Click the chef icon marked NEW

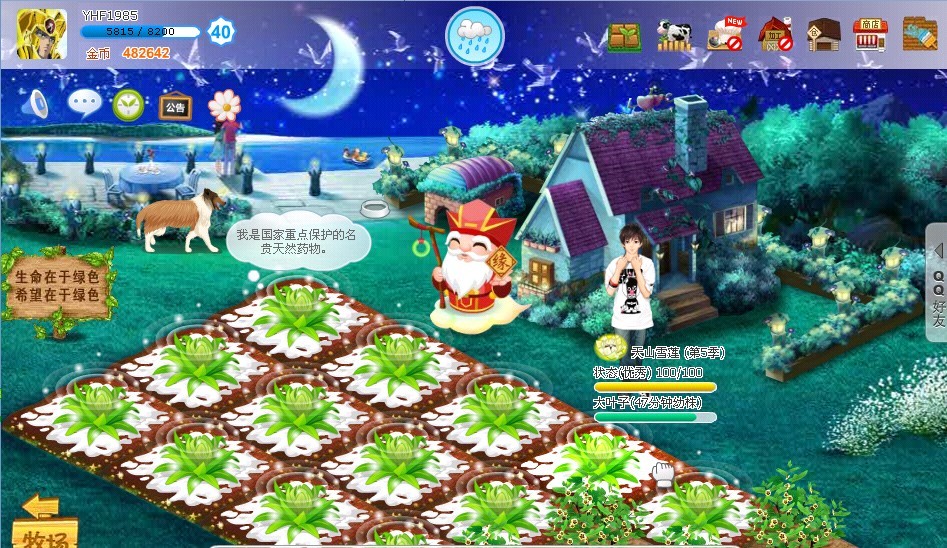click(x=725, y=34)
